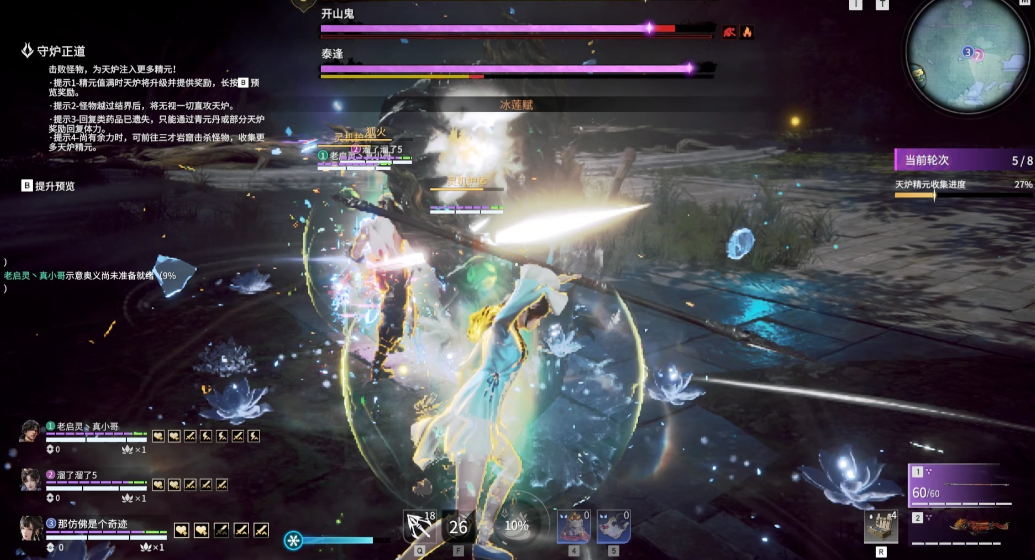
Task: Select teammate 老启灵丶真小哥 in party list
Action: pyautogui.click(x=82, y=427)
